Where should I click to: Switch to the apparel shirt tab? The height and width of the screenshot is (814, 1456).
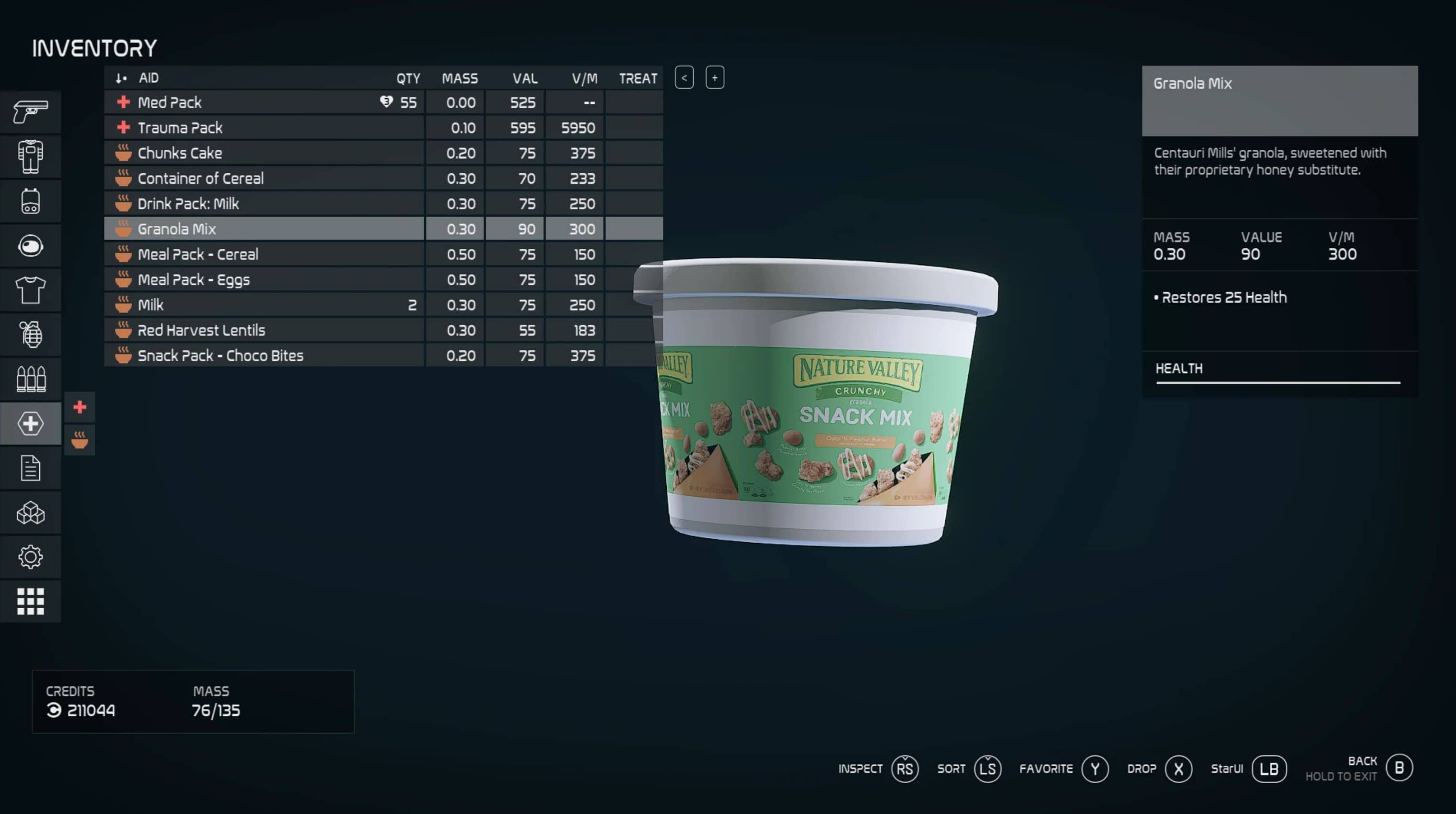[31, 290]
